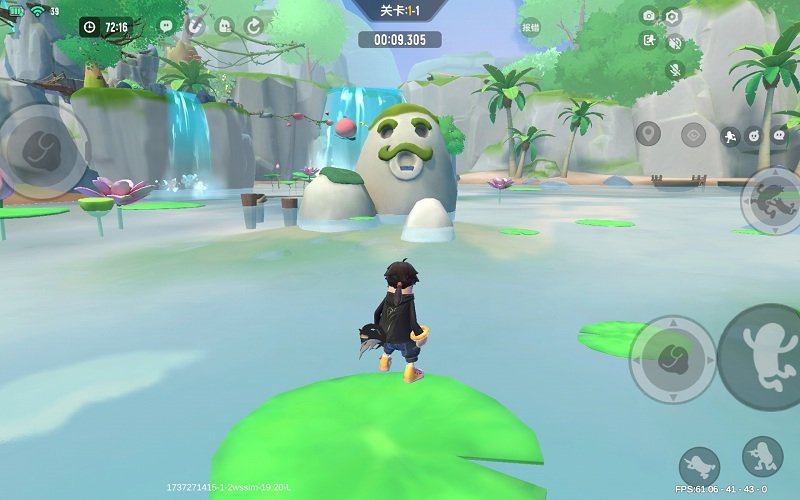This screenshot has width=800, height=500.
Task: Click the location pin marker button
Action: point(648,134)
